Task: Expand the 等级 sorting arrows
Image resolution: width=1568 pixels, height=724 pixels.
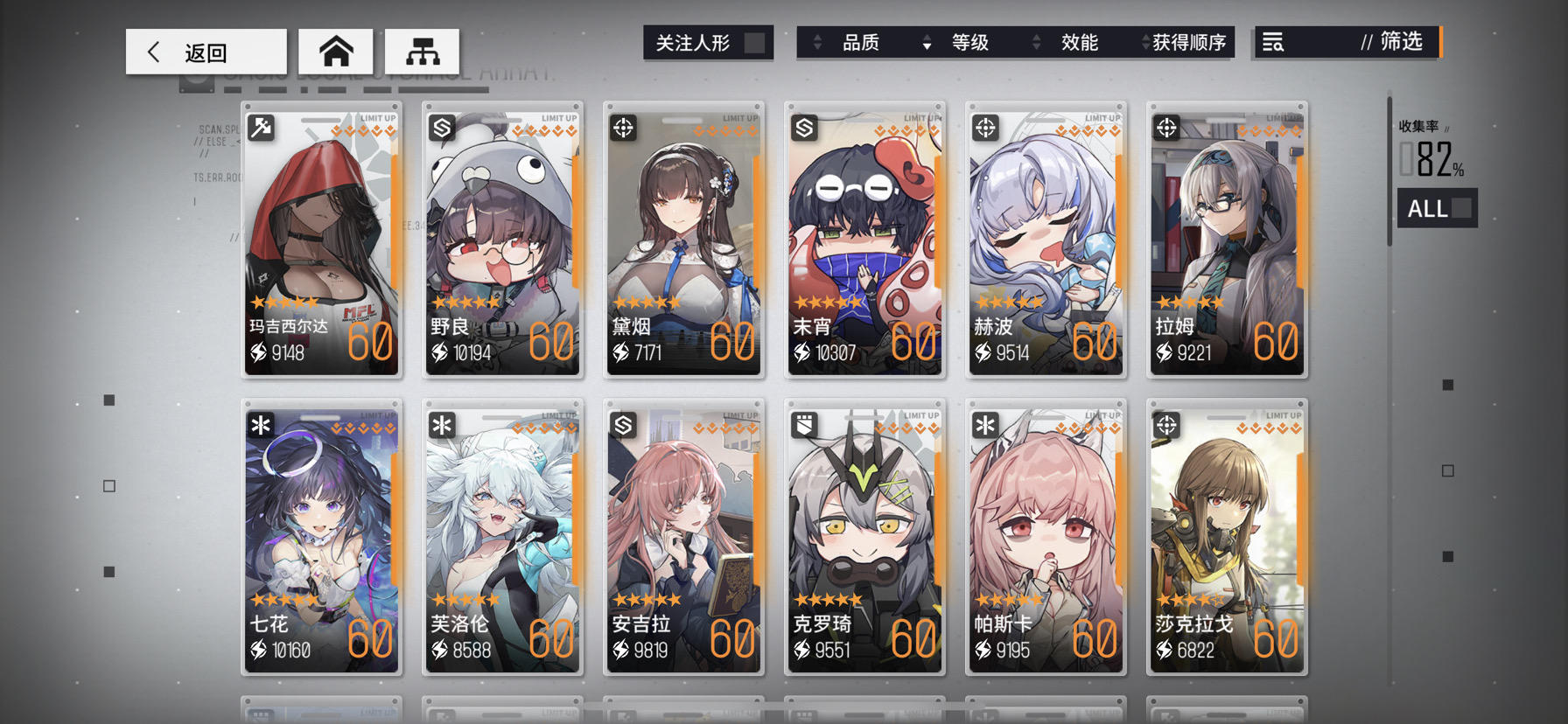Action: click(x=927, y=42)
